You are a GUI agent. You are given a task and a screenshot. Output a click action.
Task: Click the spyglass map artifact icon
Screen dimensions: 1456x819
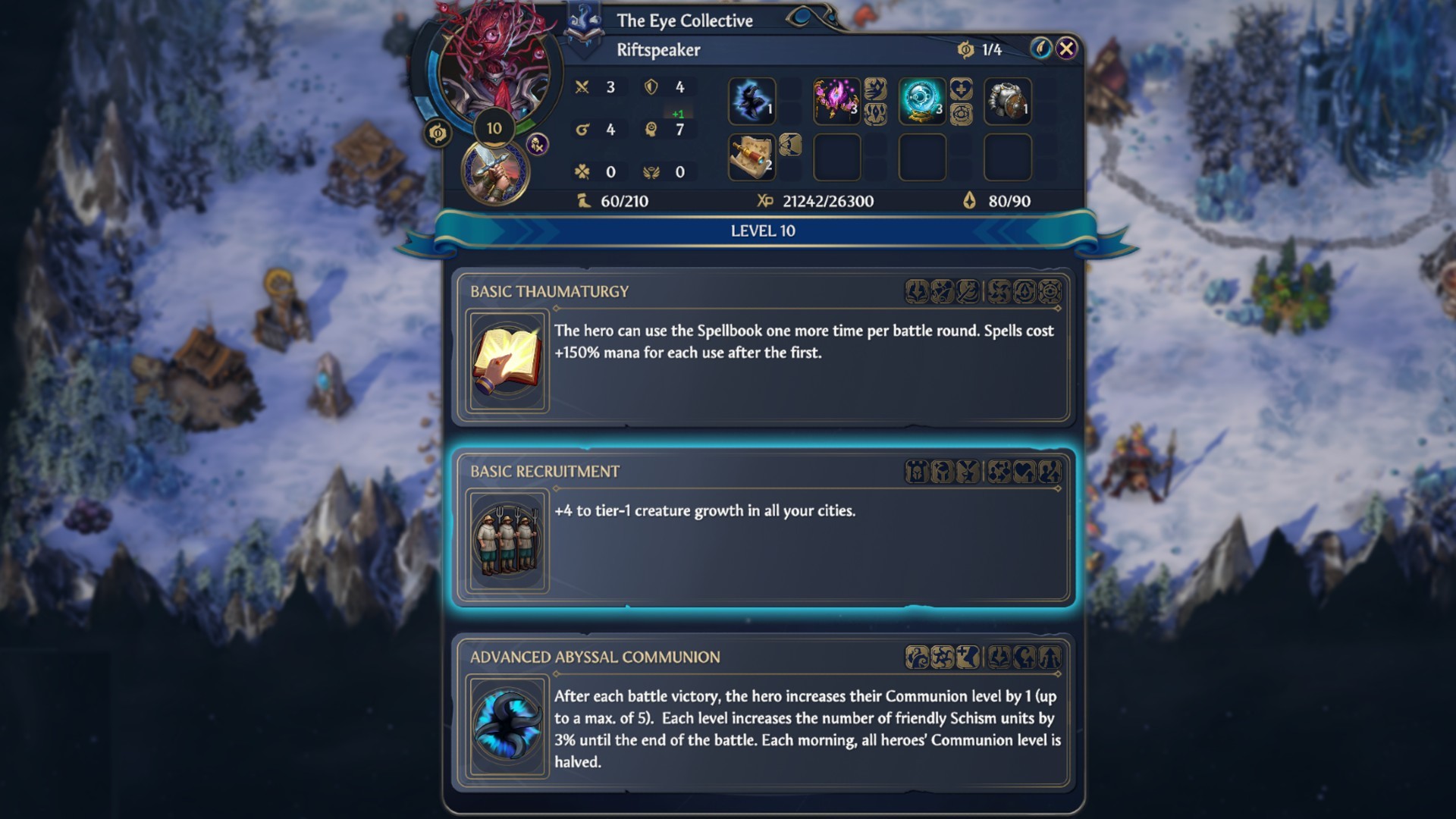(752, 155)
